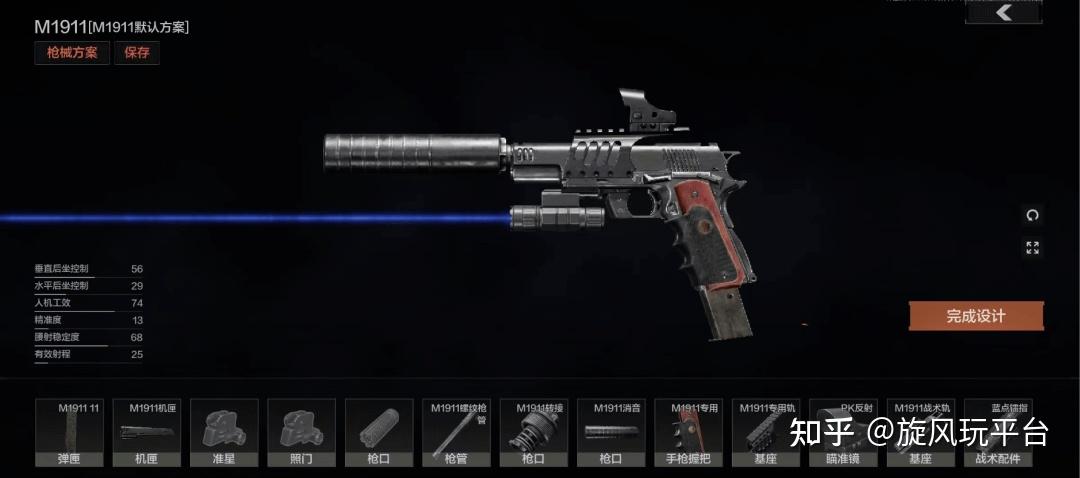The image size is (1080, 478).
Task: Reset weapon view with the rotate icon
Action: click(x=1032, y=215)
